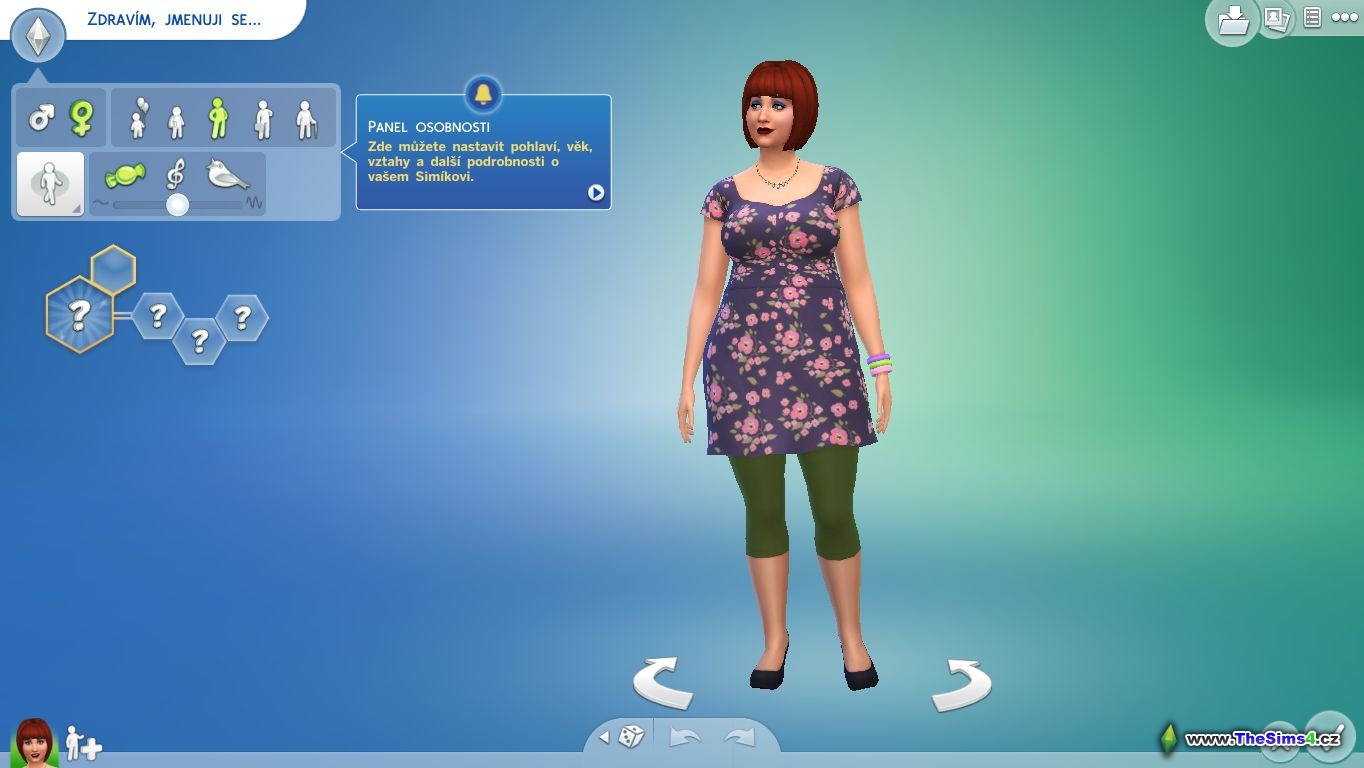
Task: Select the male gender symbol
Action: [41, 118]
